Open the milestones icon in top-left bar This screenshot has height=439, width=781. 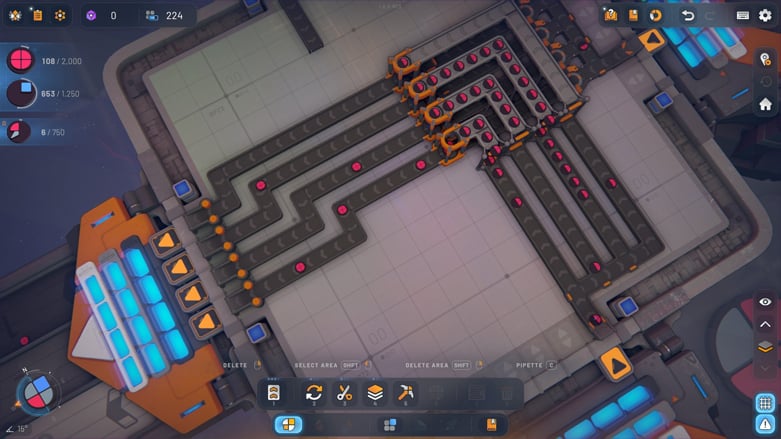[x=15, y=15]
